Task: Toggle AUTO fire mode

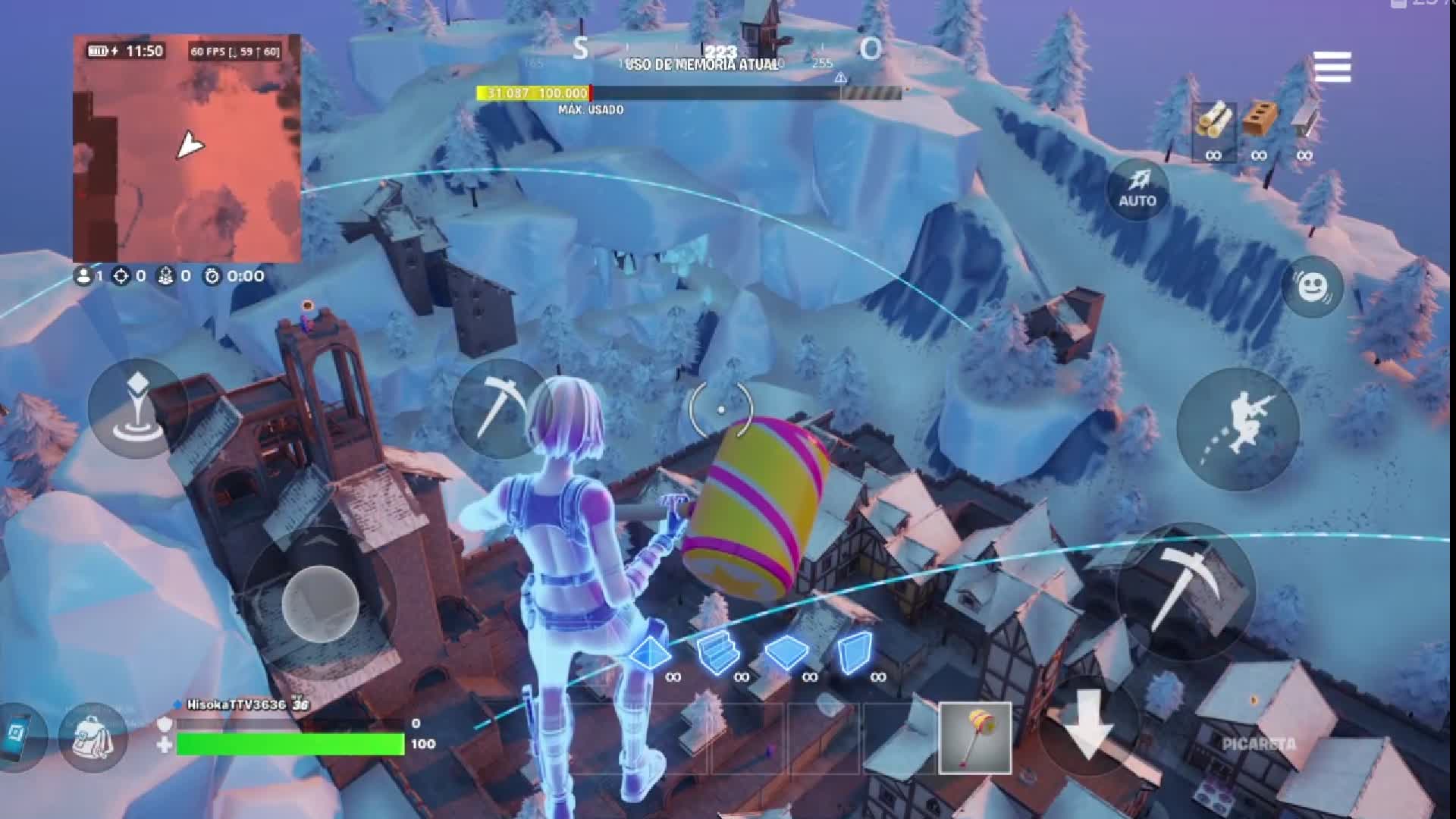Action: tap(1137, 188)
